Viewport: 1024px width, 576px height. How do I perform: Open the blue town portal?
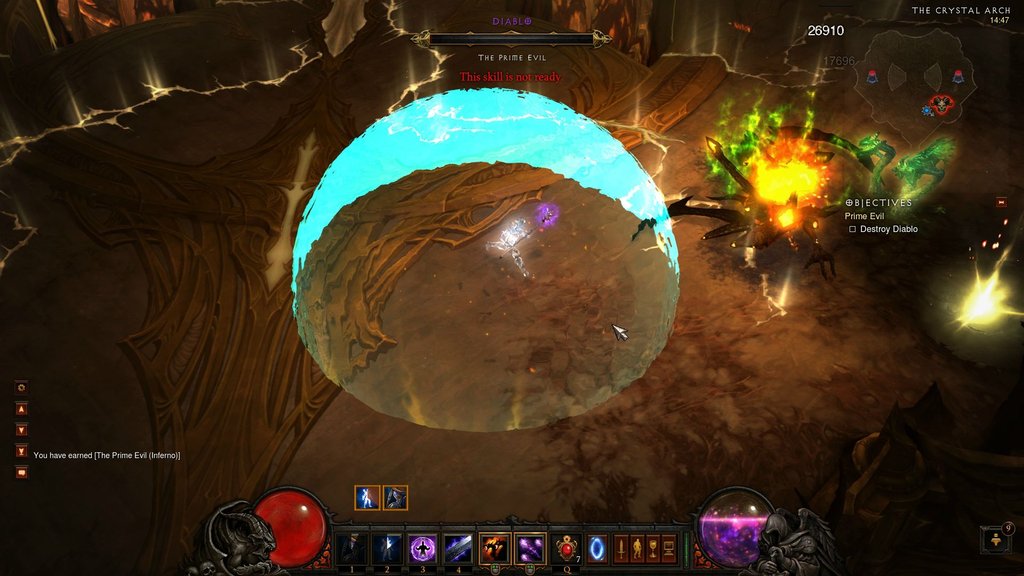[x=596, y=549]
